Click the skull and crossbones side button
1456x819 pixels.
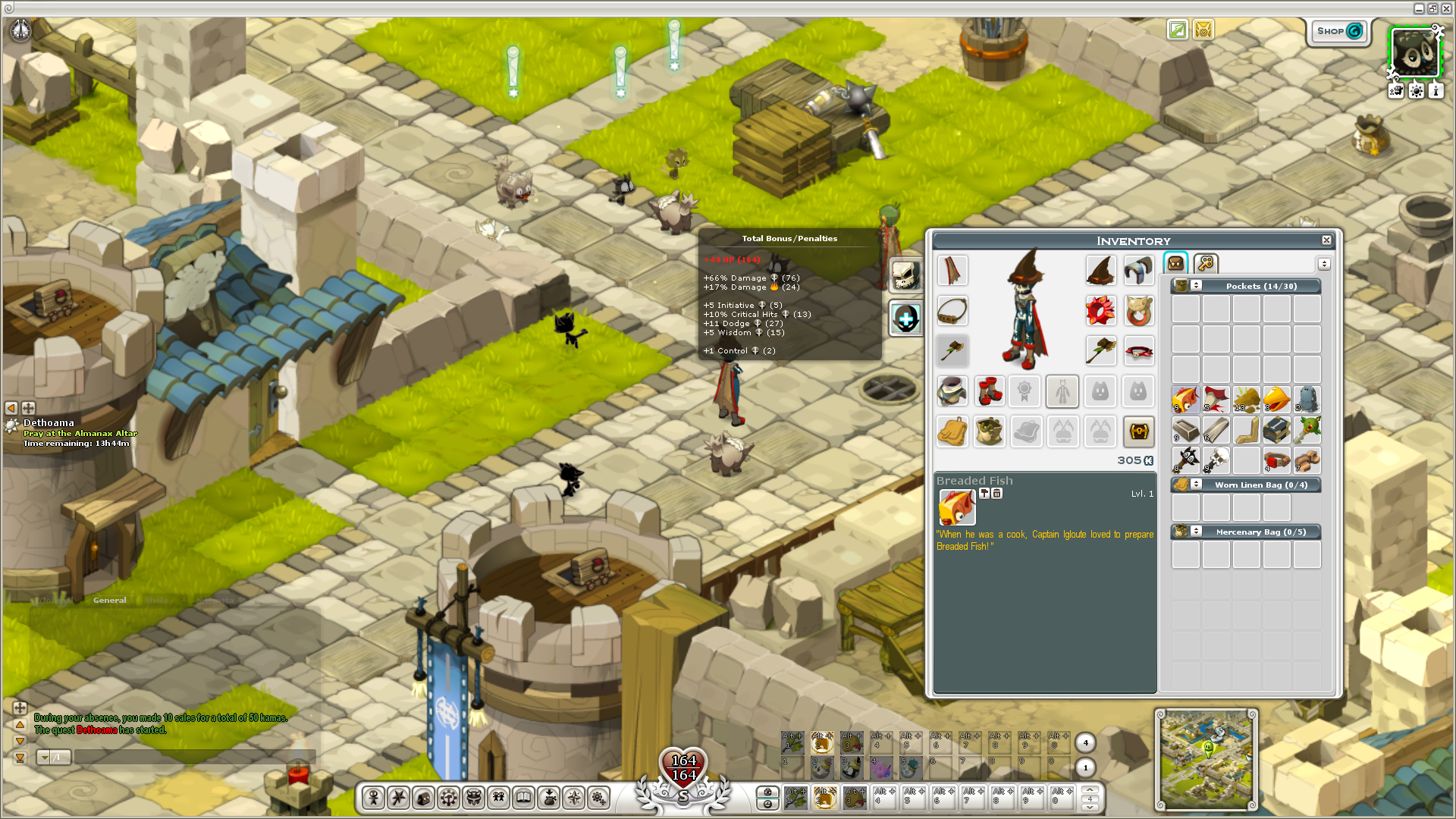[905, 275]
